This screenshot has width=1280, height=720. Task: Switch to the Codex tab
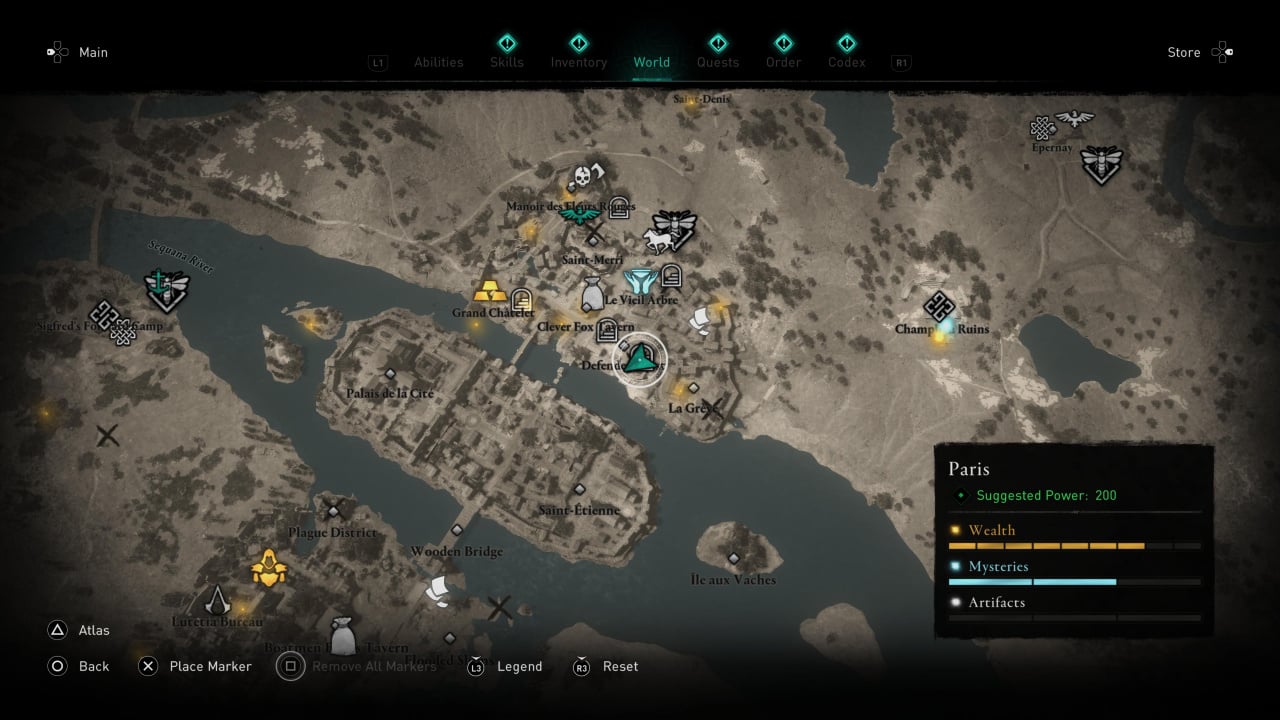coord(846,62)
